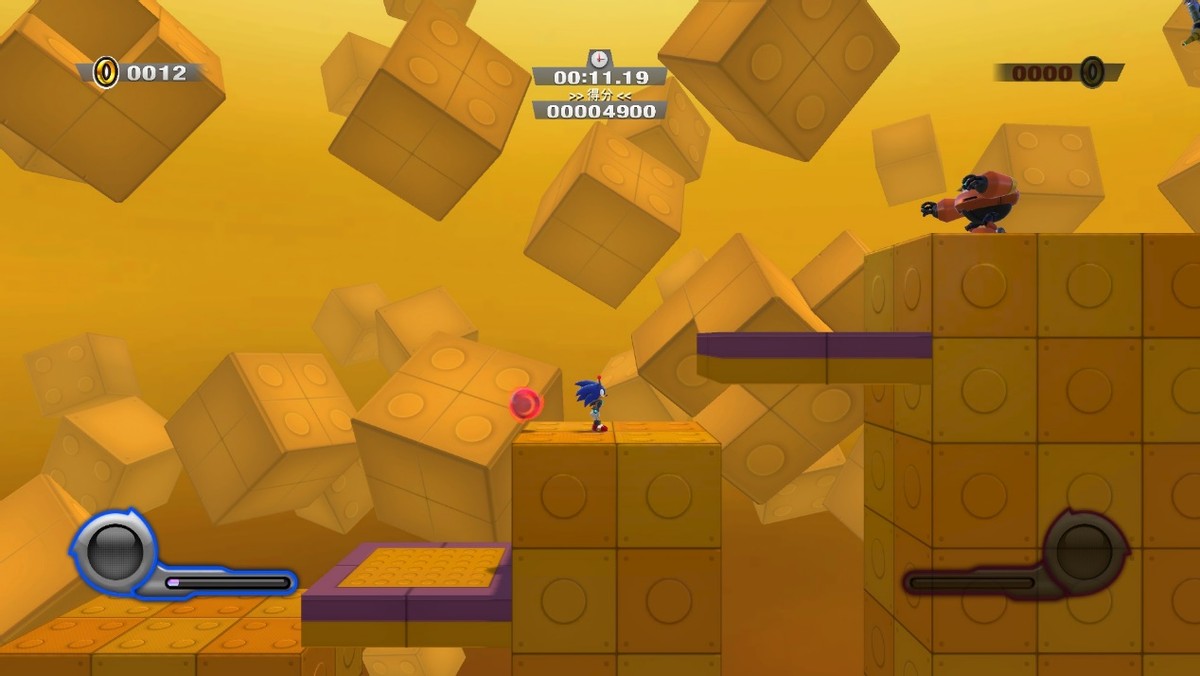Viewport: 1200px width, 676px height.
Task: Click the gold ring counter icon
Action: click(106, 72)
